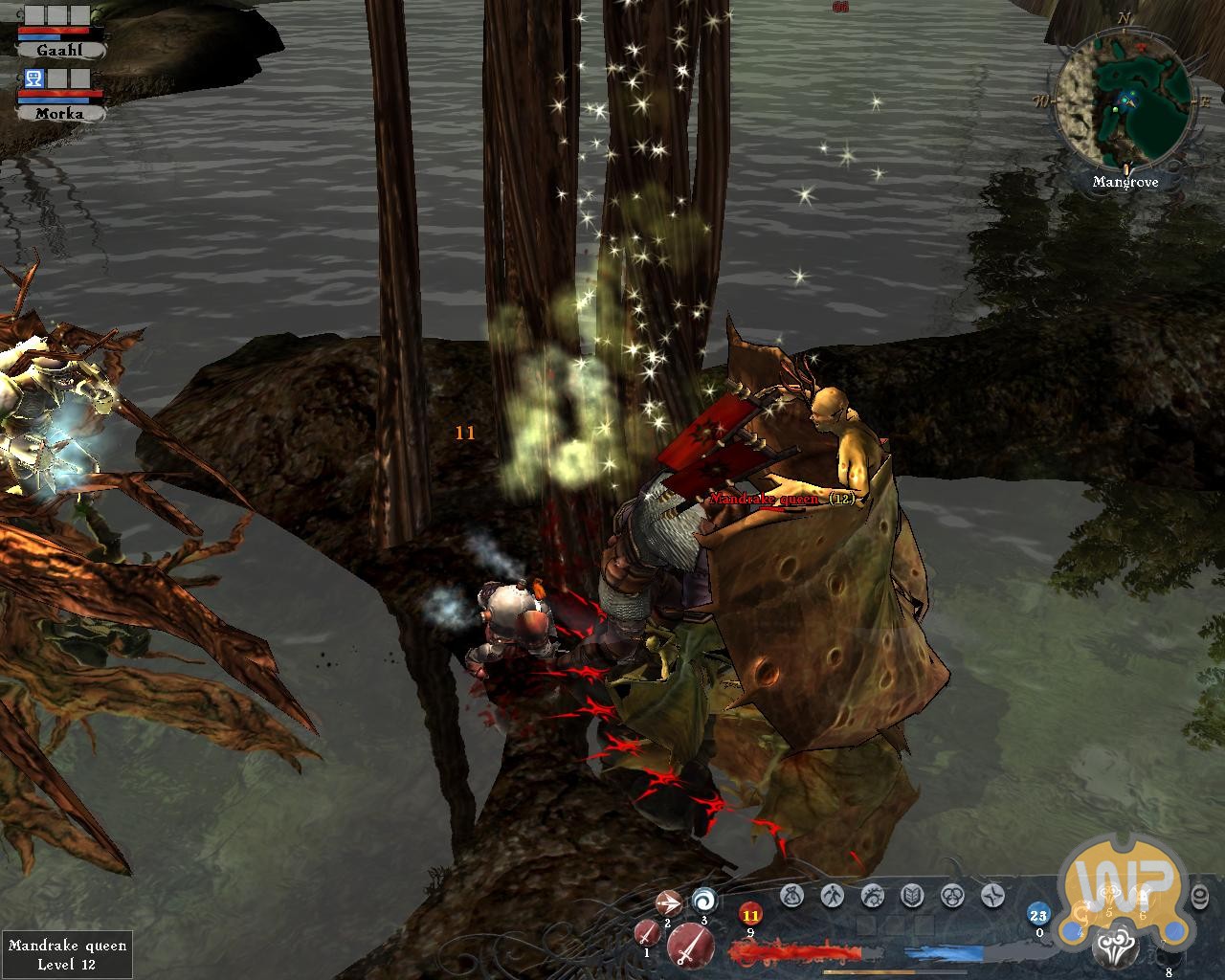Select party member Gaahl's nameplate

59,50
